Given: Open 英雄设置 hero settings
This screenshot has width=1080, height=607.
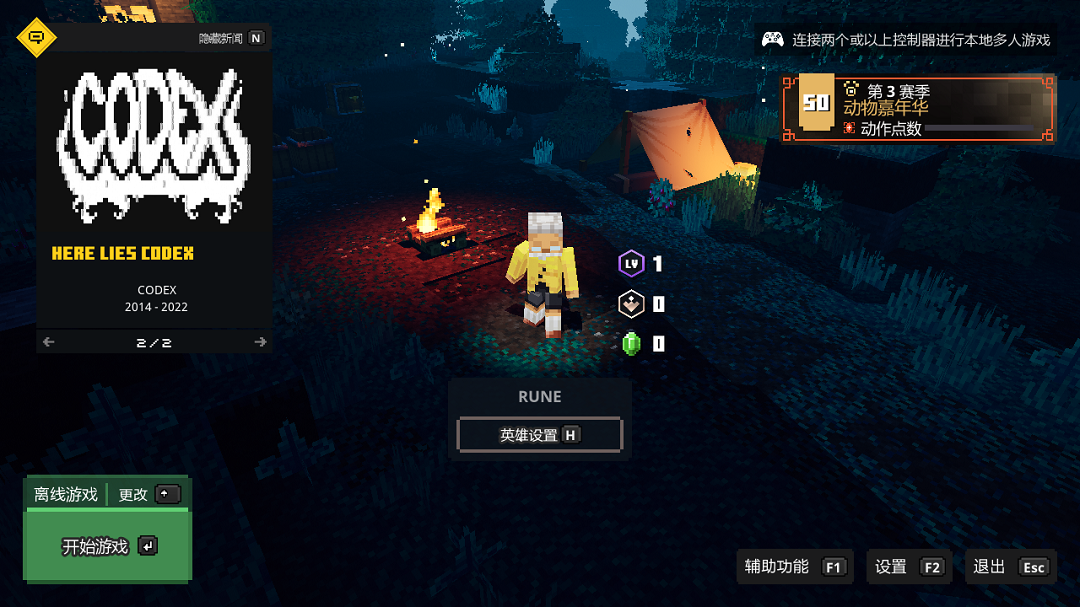Looking at the screenshot, I should point(540,435).
